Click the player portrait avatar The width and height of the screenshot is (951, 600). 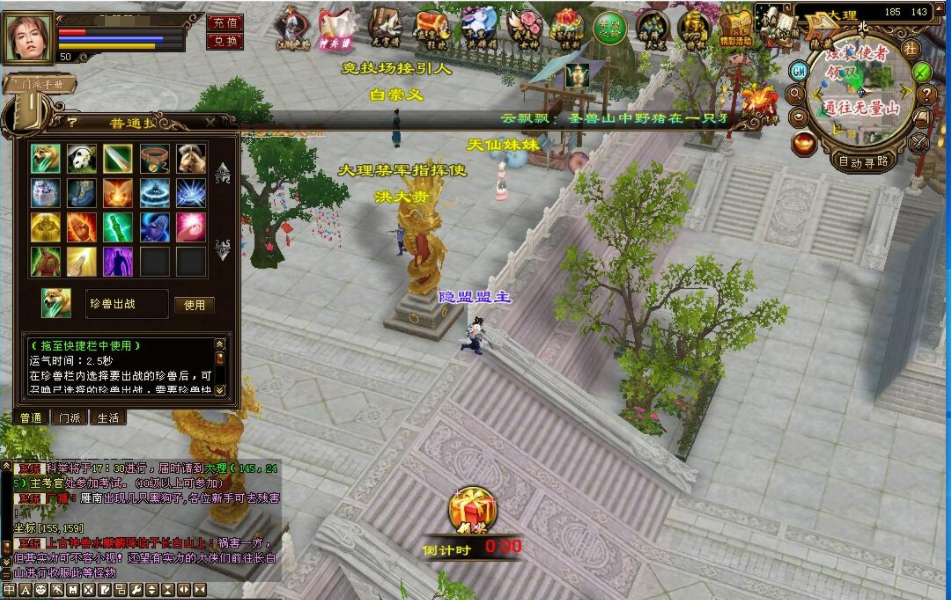[x=28, y=37]
